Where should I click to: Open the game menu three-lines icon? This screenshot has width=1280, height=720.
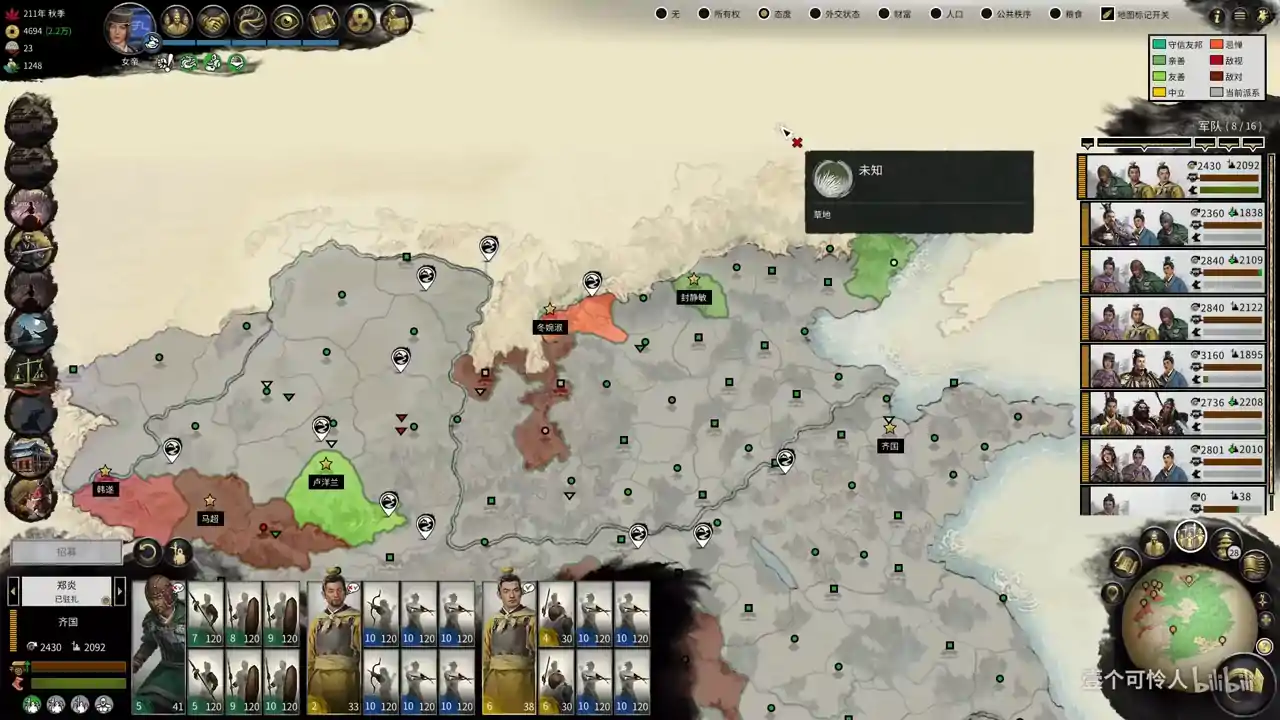tap(1240, 16)
